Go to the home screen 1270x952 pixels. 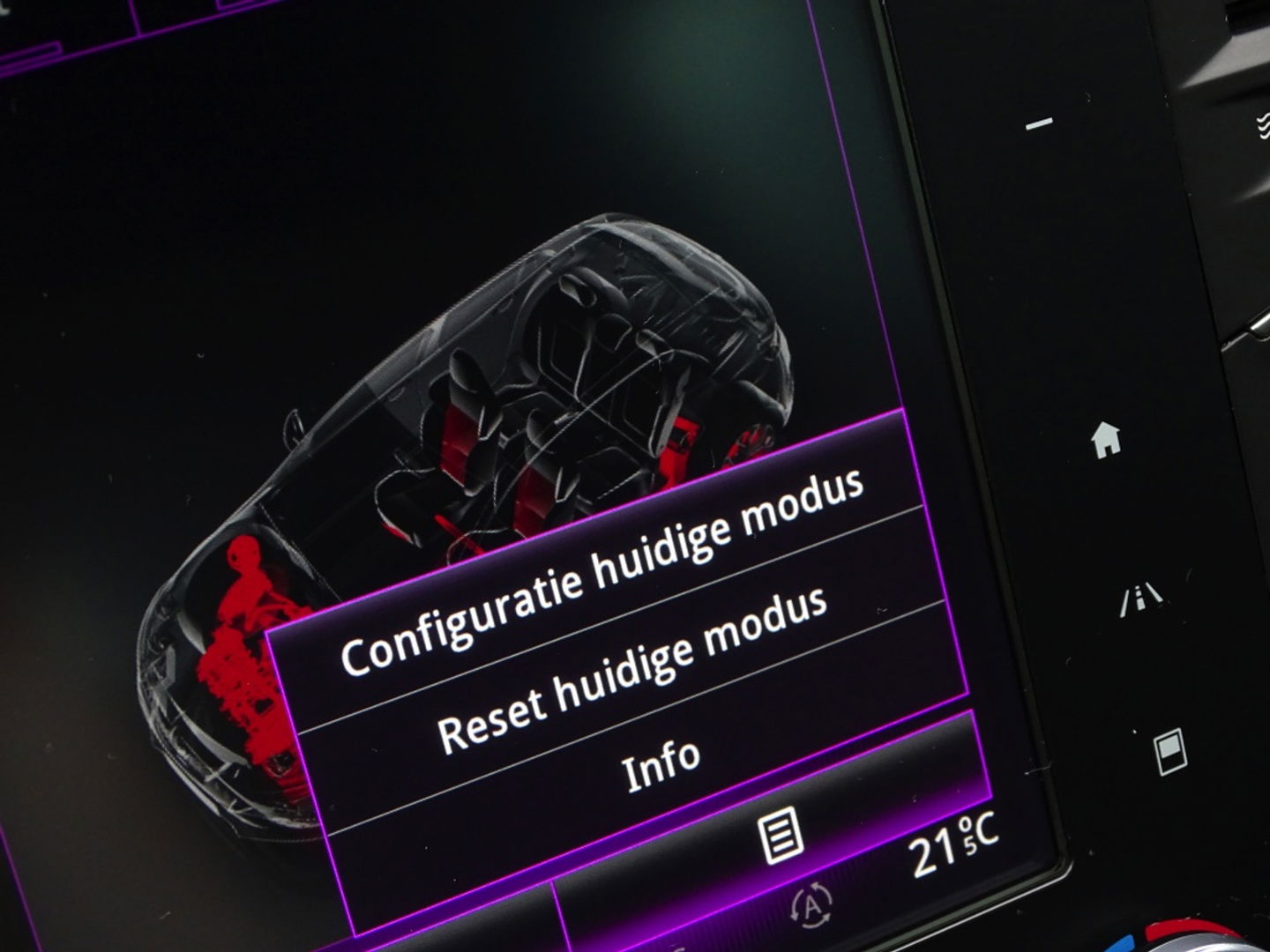[1106, 438]
